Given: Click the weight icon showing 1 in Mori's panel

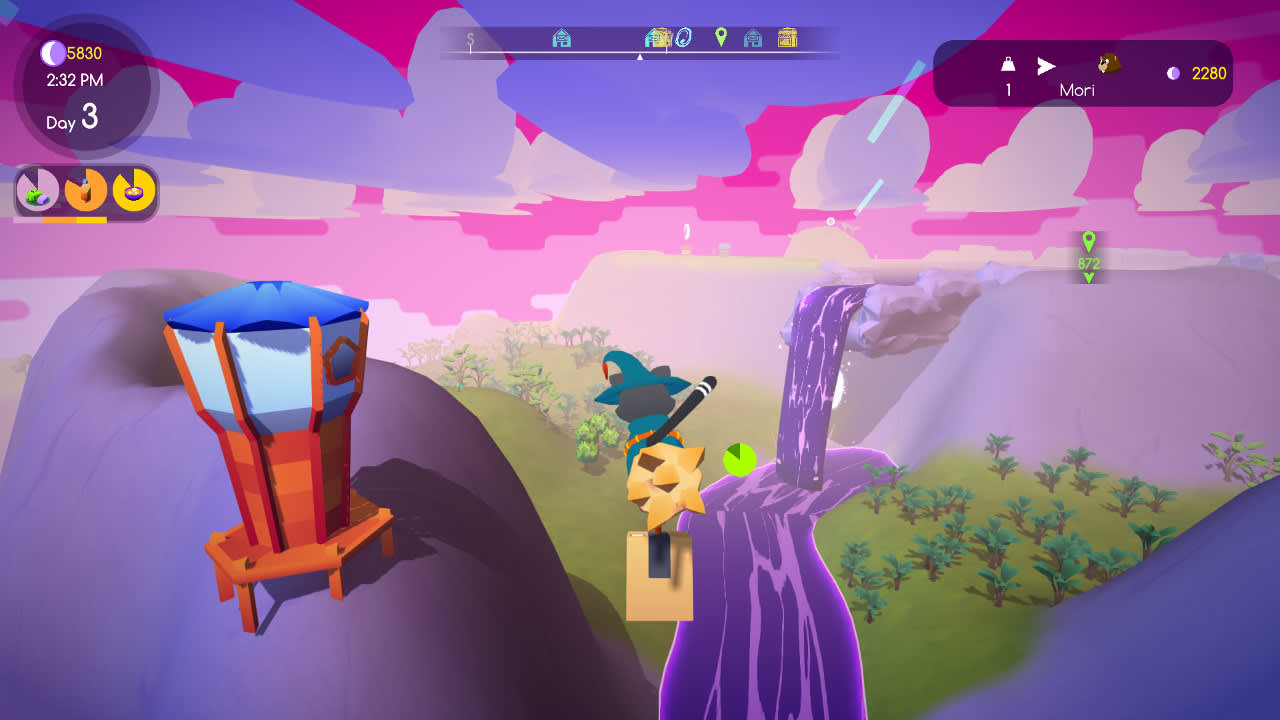Looking at the screenshot, I should 1007,66.
